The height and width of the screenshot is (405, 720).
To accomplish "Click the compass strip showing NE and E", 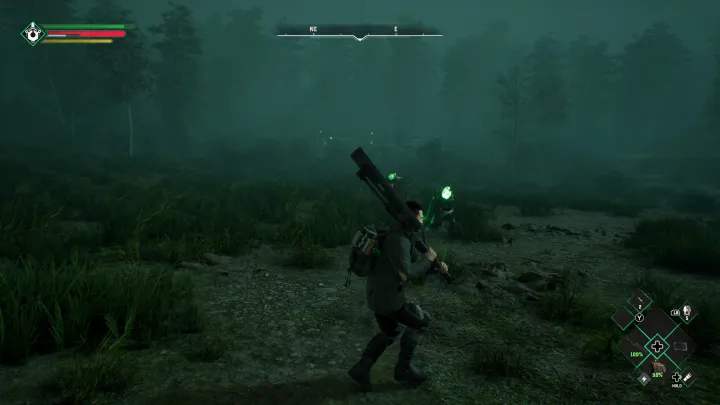I will point(359,34).
